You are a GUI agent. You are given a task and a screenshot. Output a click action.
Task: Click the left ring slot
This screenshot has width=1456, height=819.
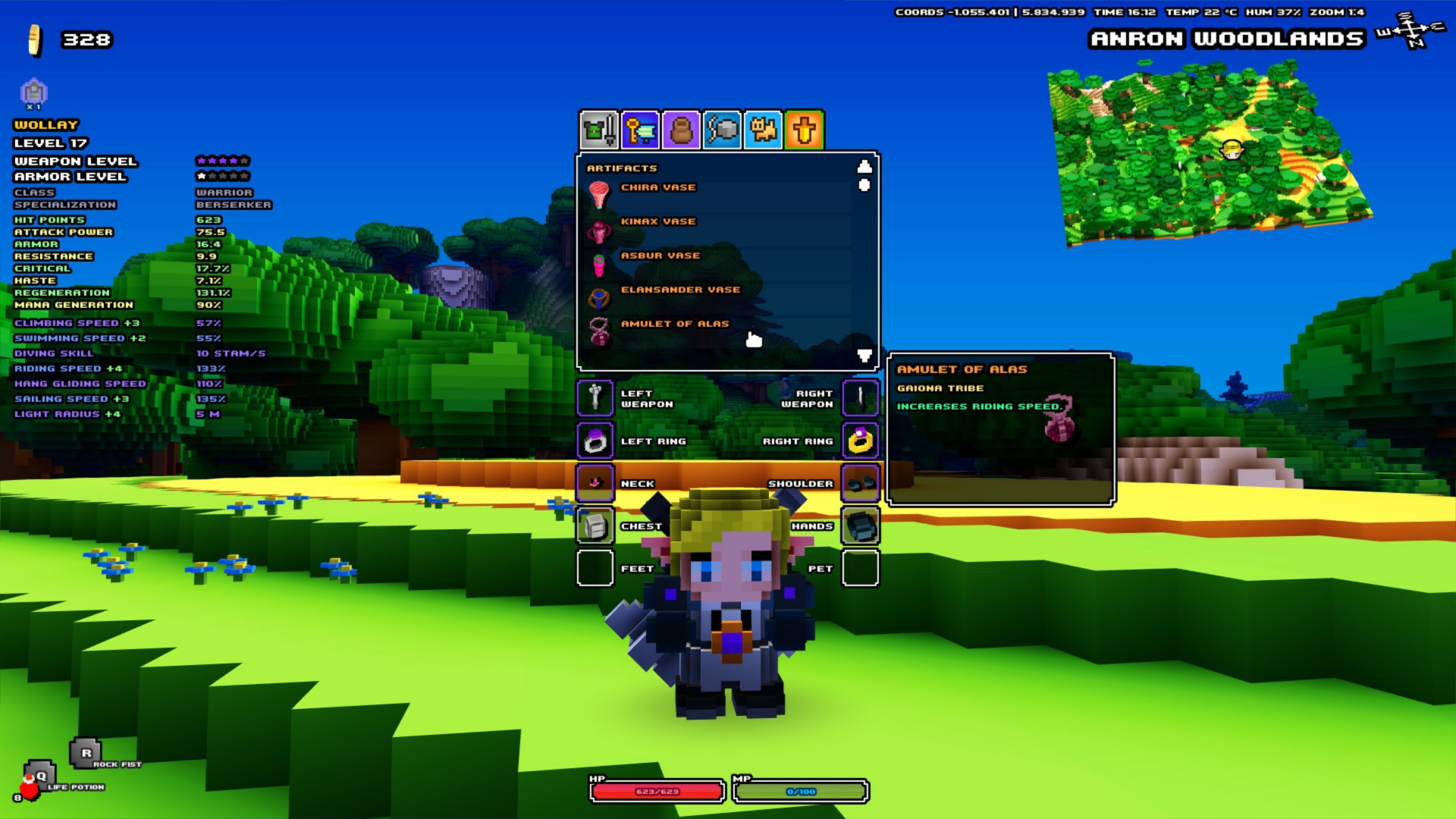pos(595,441)
